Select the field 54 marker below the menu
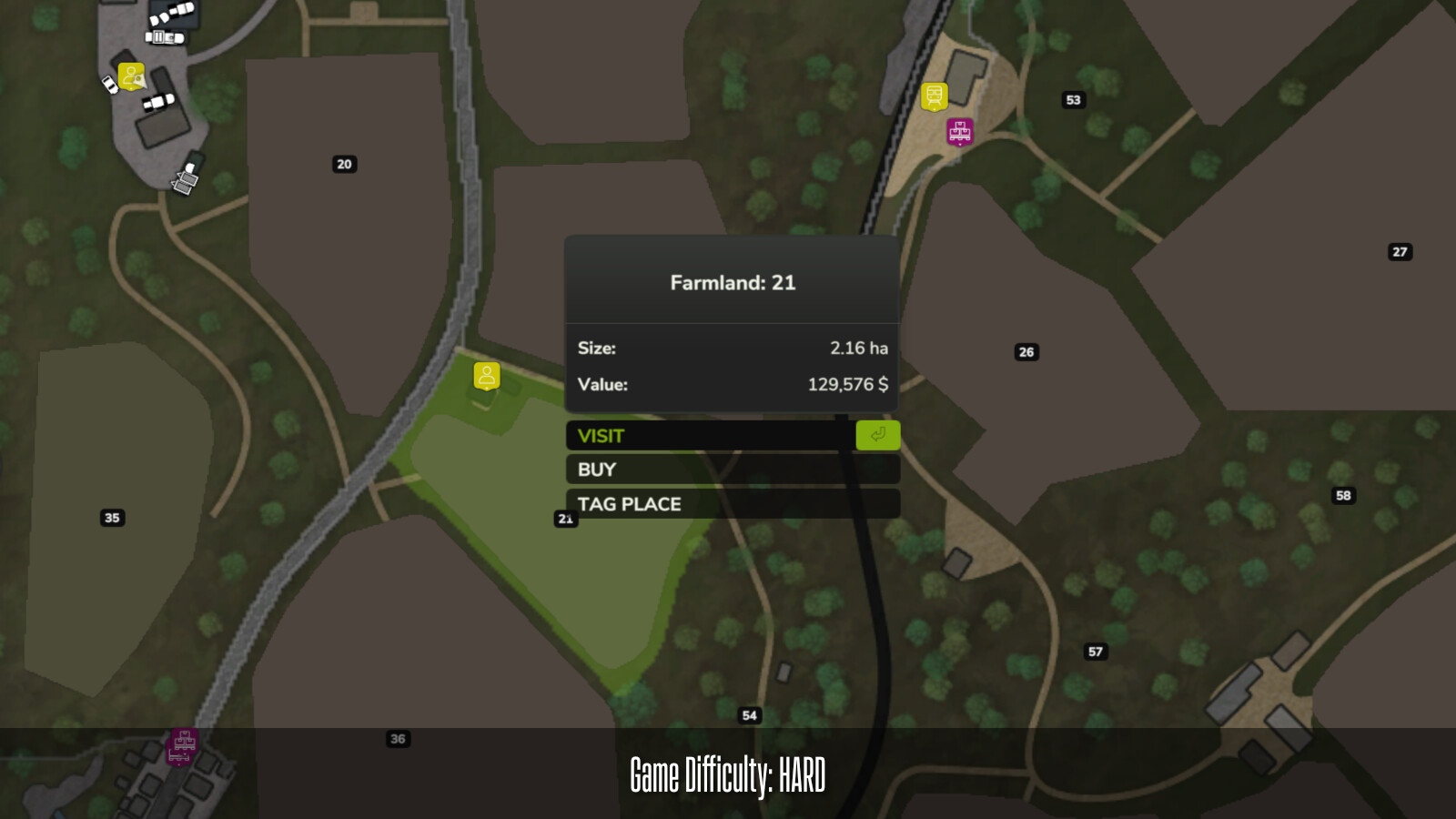Viewport: 1456px width, 819px height. click(750, 715)
